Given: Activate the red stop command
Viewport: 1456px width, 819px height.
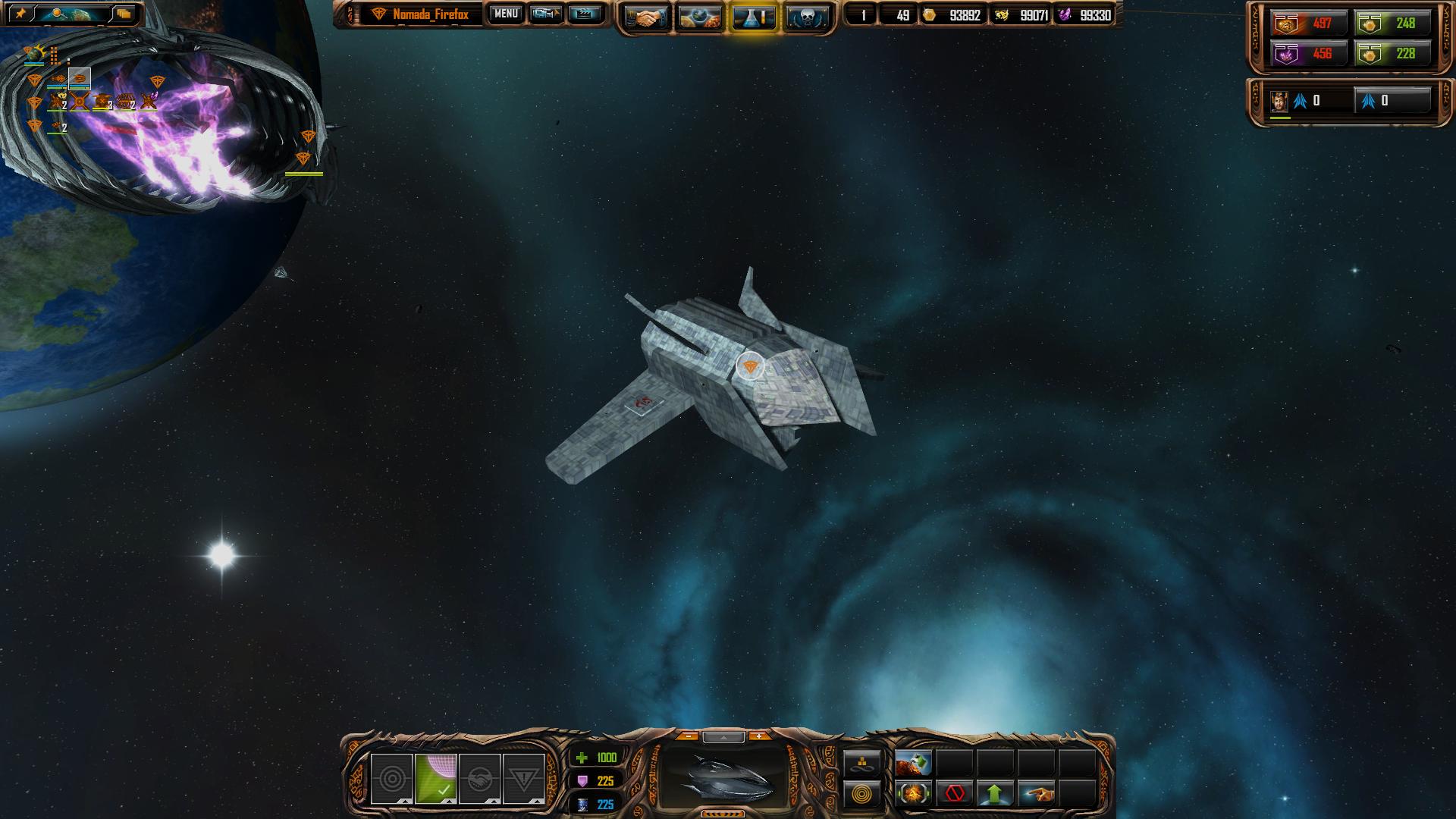Looking at the screenshot, I should click(955, 794).
